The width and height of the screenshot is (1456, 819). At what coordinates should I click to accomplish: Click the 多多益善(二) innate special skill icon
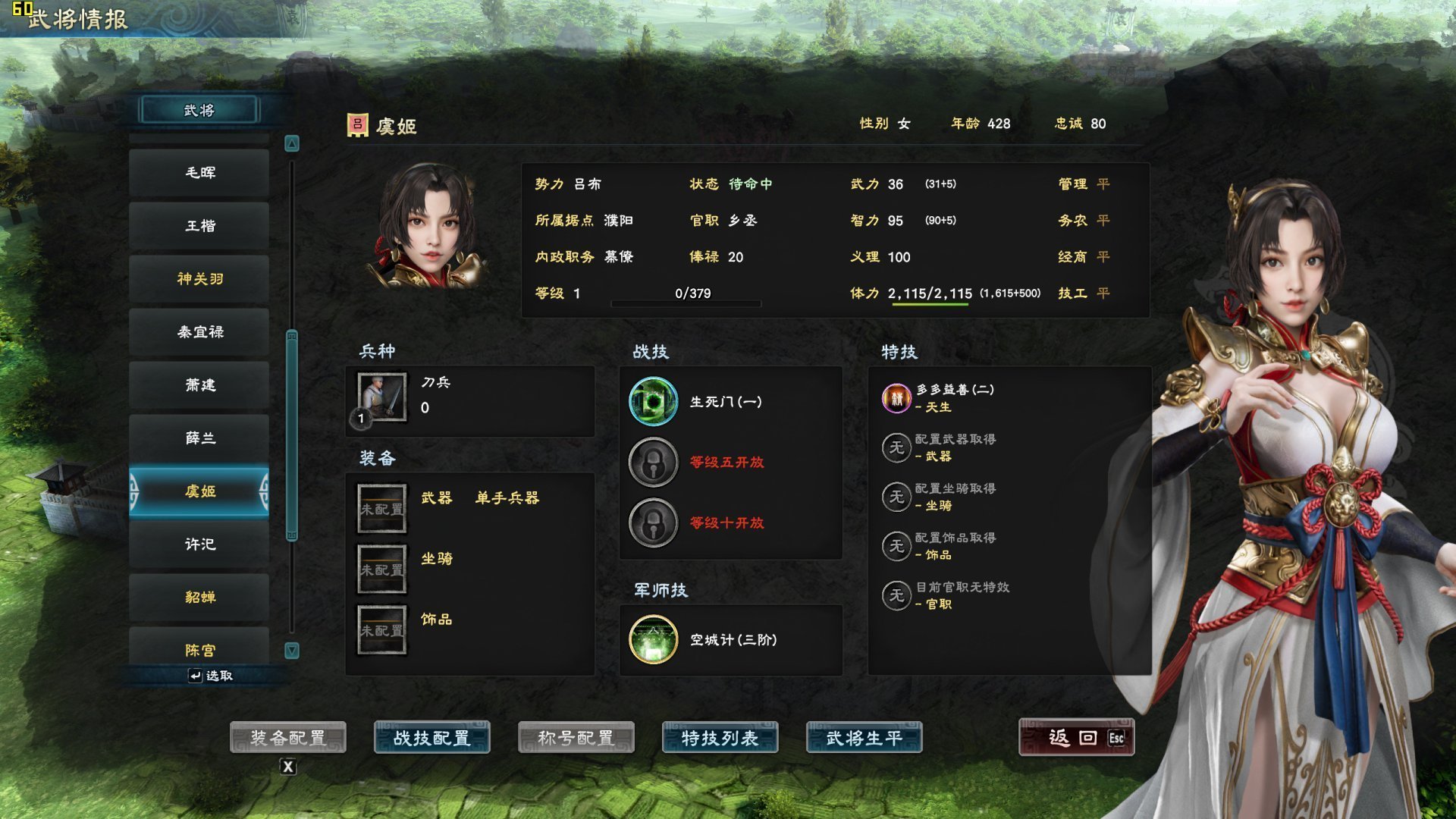click(895, 397)
